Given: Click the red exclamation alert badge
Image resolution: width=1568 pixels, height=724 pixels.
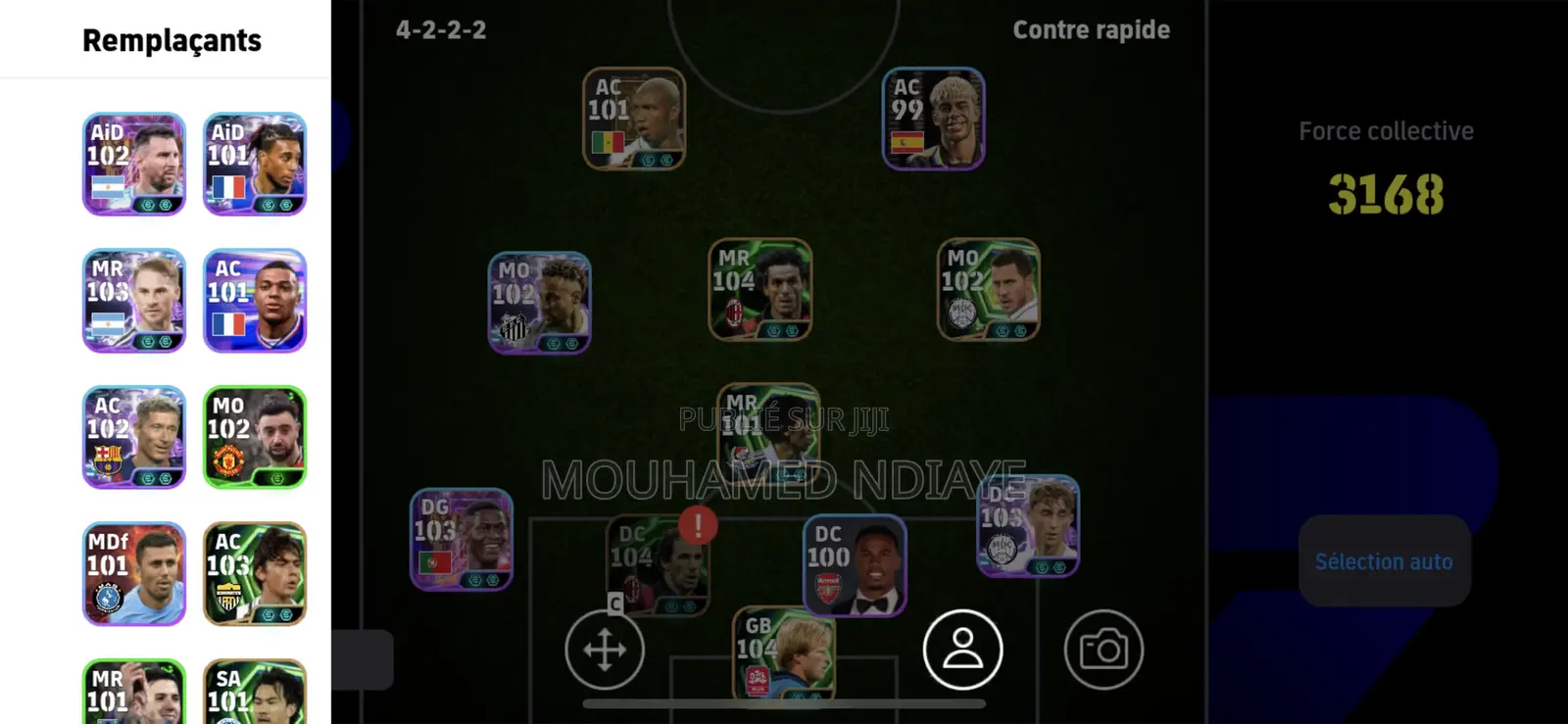Looking at the screenshot, I should point(697,525).
